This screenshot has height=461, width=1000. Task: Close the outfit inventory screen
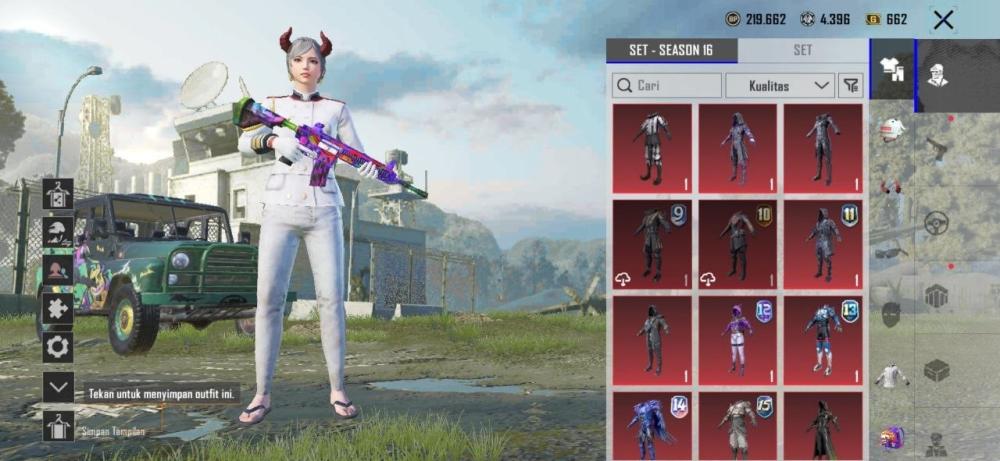[x=942, y=19]
